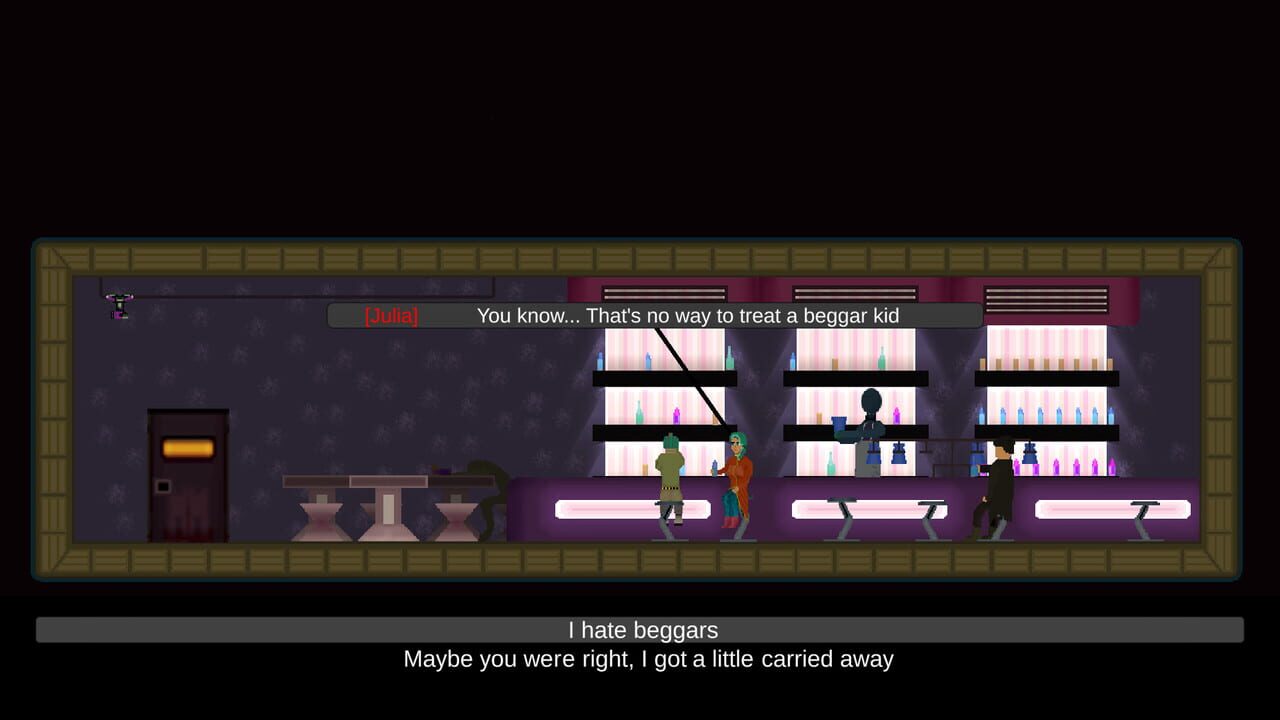Image resolution: width=1280 pixels, height=720 pixels.
Task: Choose the 'I hate beggars' dialogue option
Action: [x=640, y=630]
